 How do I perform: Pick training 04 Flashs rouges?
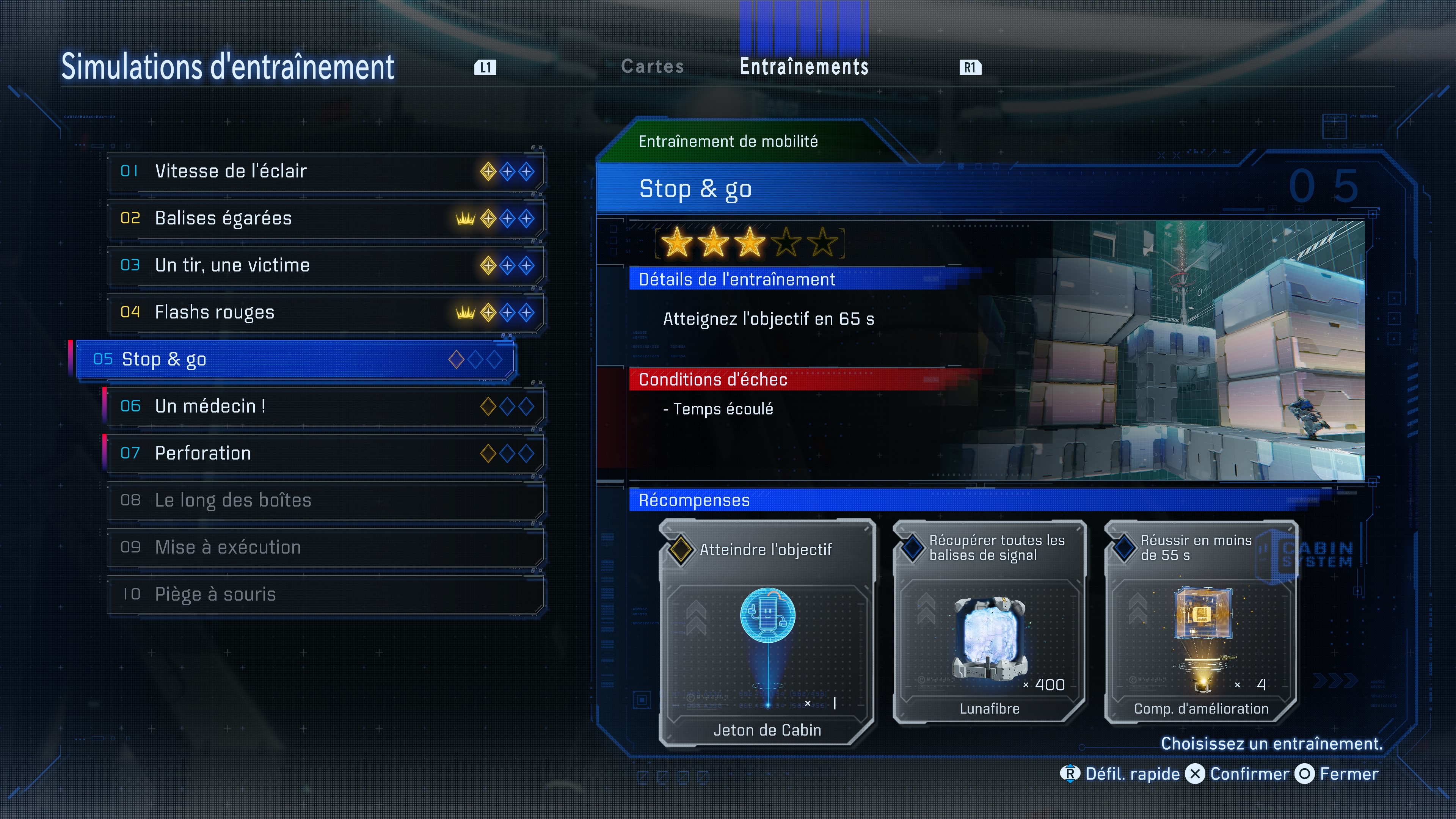click(x=325, y=312)
